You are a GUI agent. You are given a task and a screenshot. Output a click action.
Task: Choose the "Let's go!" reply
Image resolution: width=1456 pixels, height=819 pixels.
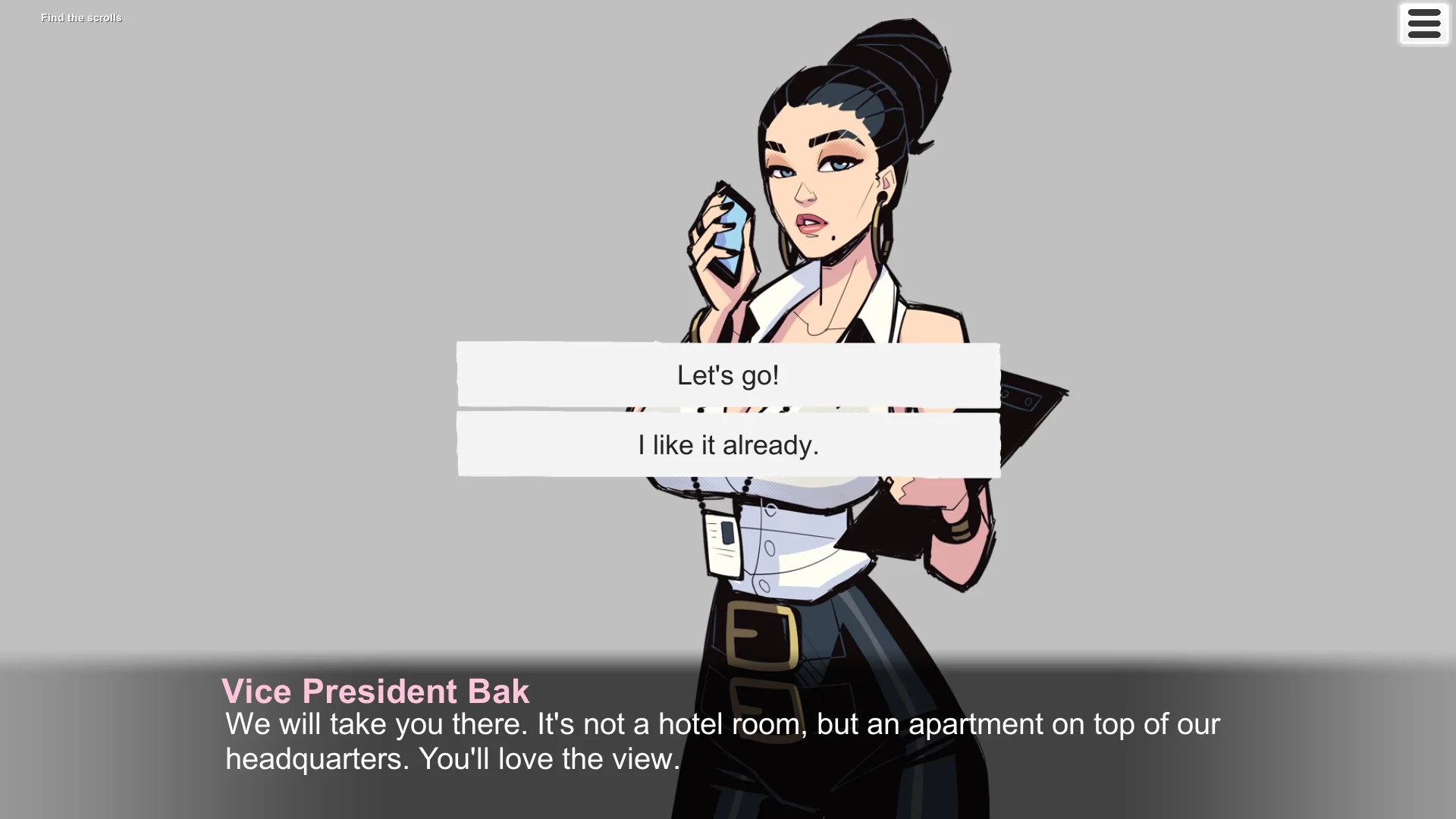[728, 375]
